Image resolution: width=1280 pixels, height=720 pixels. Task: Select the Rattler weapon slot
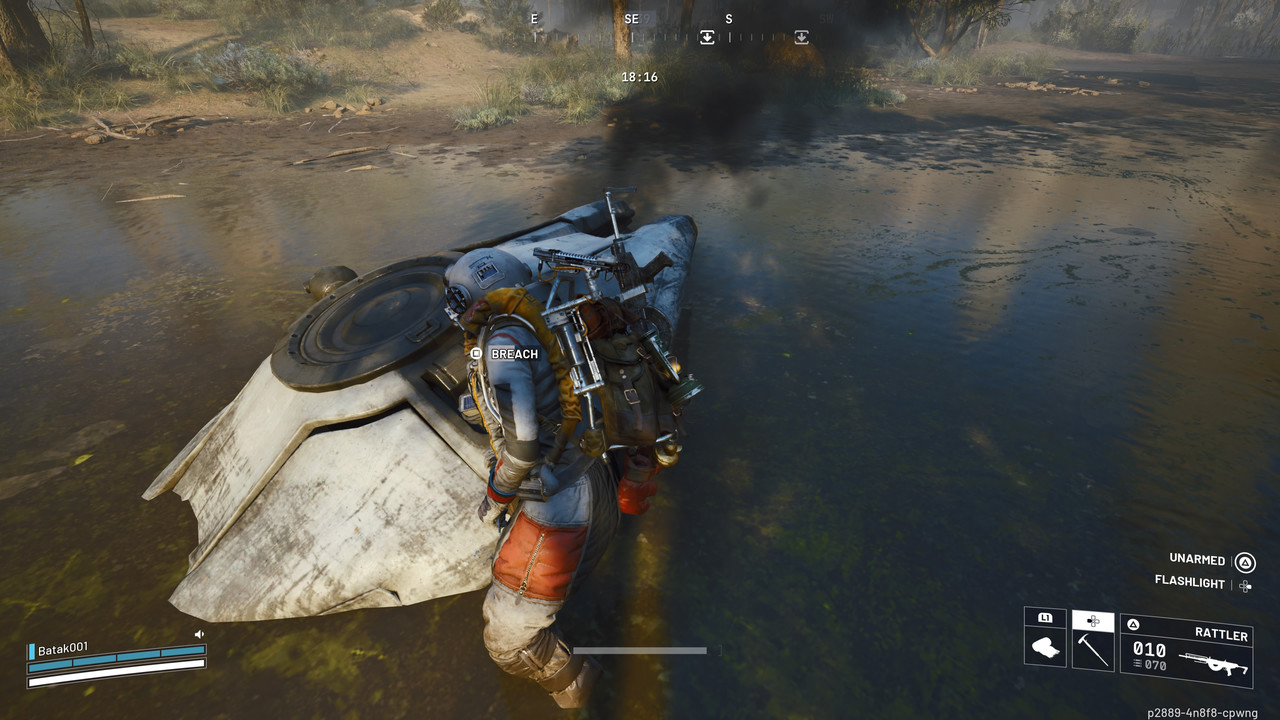point(1186,650)
